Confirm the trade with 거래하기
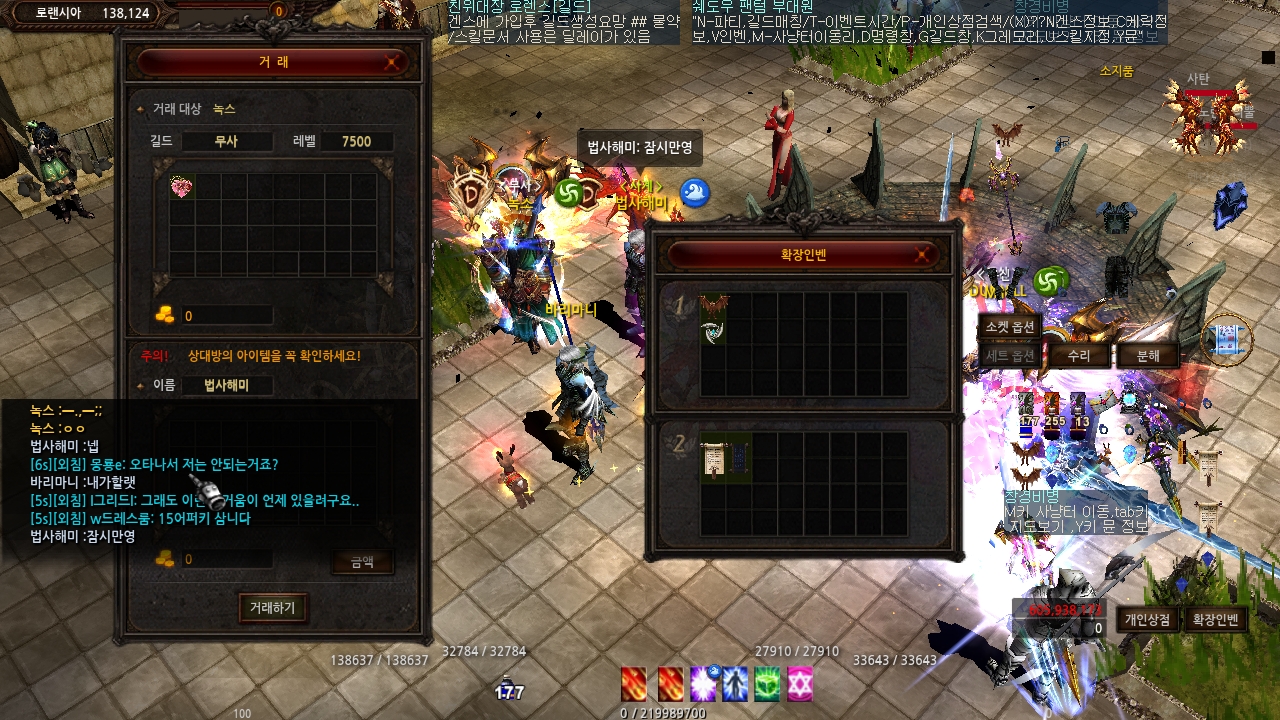 point(273,607)
